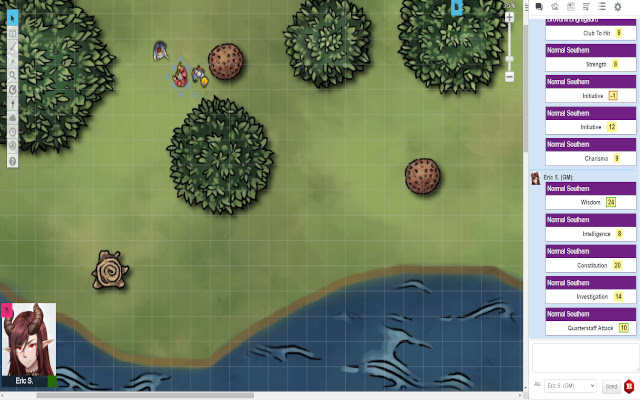Switch to the chat tab
This screenshot has height=400, width=640.
pyautogui.click(x=540, y=7)
